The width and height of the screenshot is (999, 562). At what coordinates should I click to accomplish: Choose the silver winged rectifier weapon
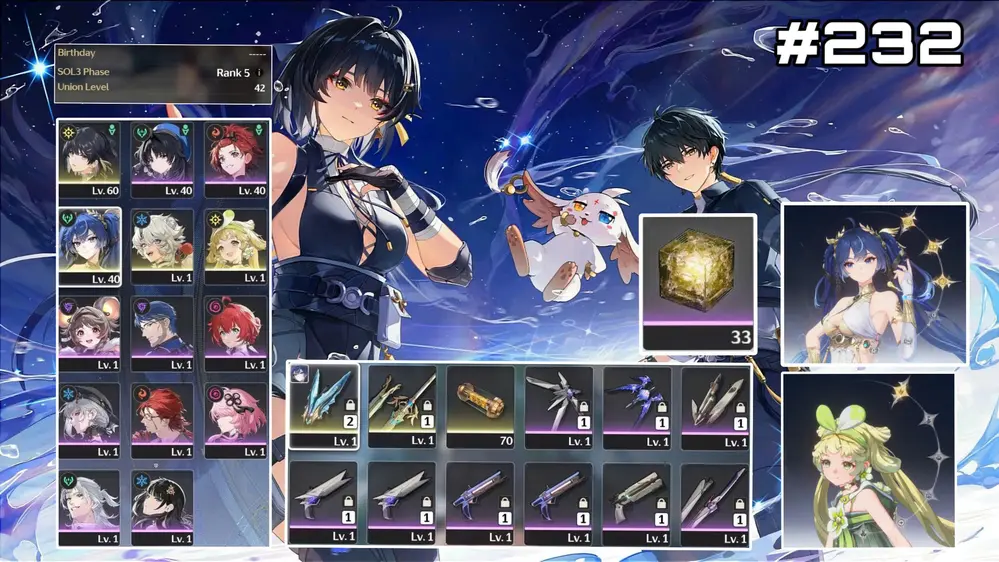(x=558, y=405)
